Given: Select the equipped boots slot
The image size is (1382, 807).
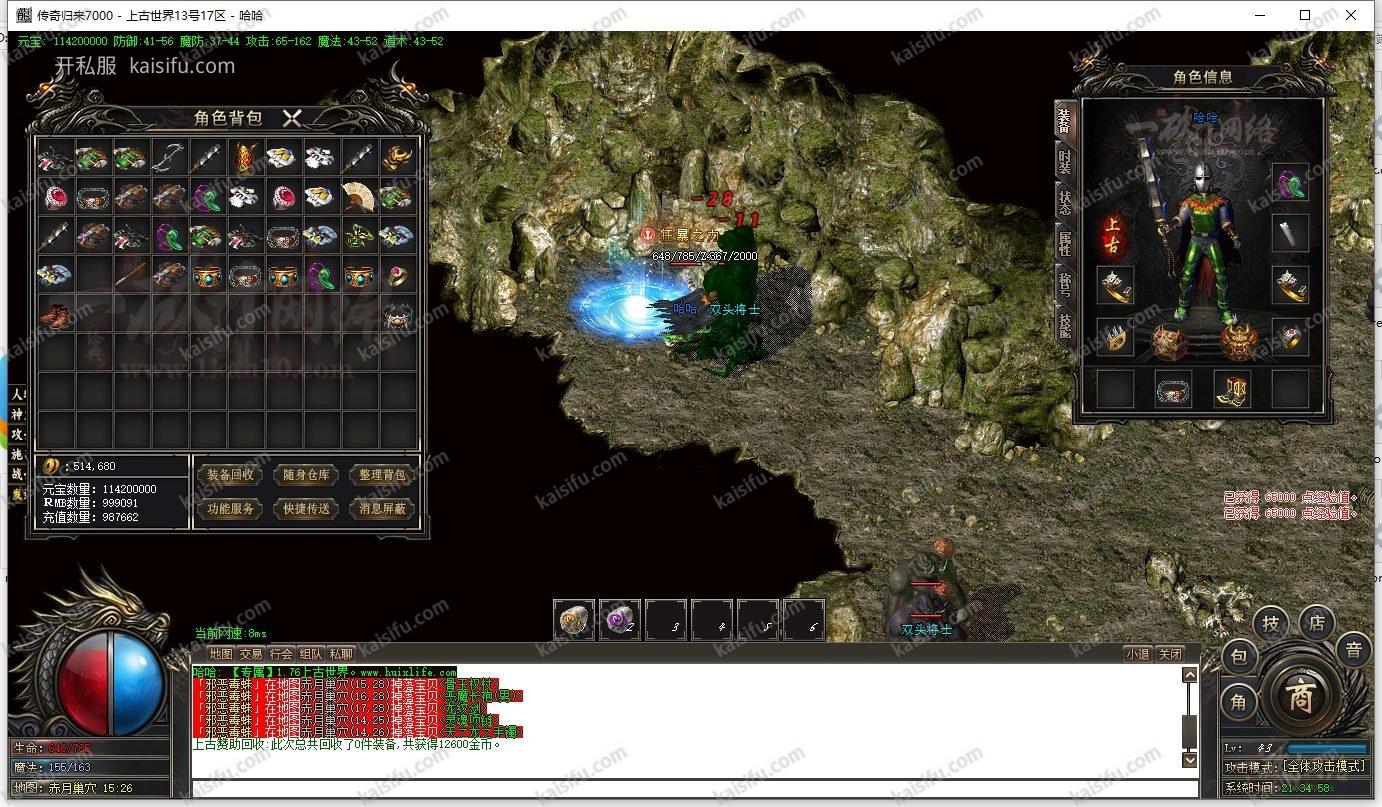Looking at the screenshot, I should pyautogui.click(x=1232, y=389).
